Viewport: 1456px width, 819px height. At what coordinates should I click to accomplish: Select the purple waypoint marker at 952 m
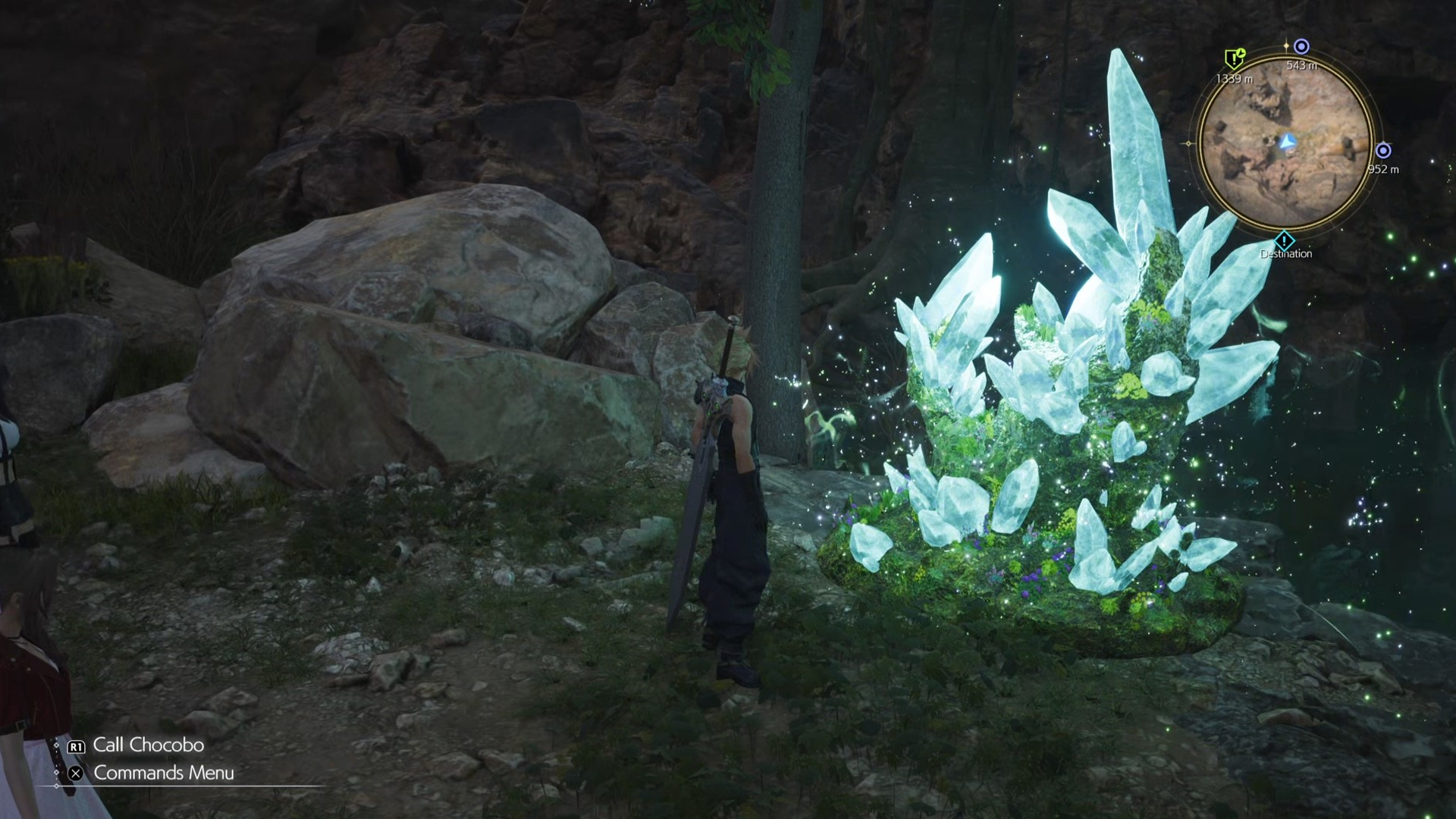pos(1383,150)
